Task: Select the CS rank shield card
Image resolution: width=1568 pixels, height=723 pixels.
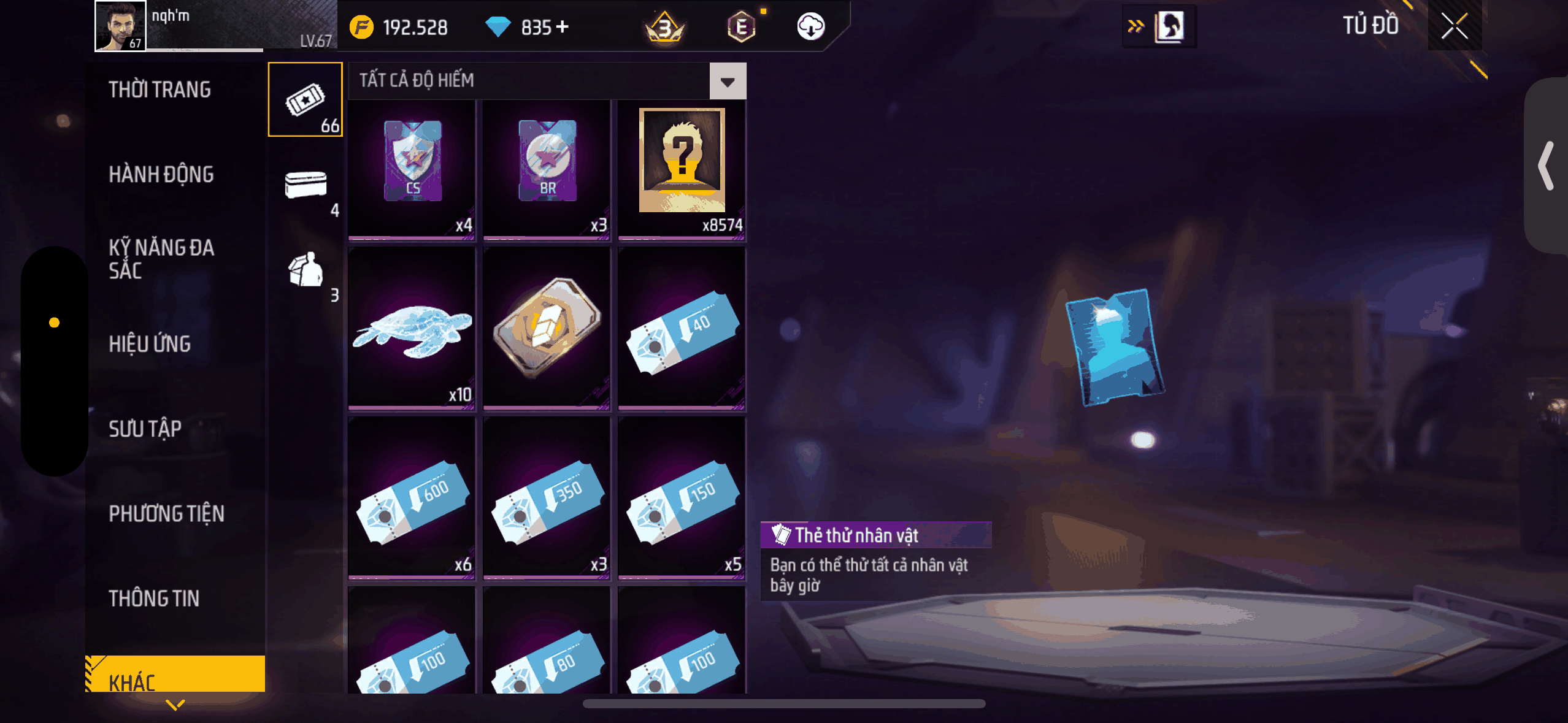Action: [412, 169]
